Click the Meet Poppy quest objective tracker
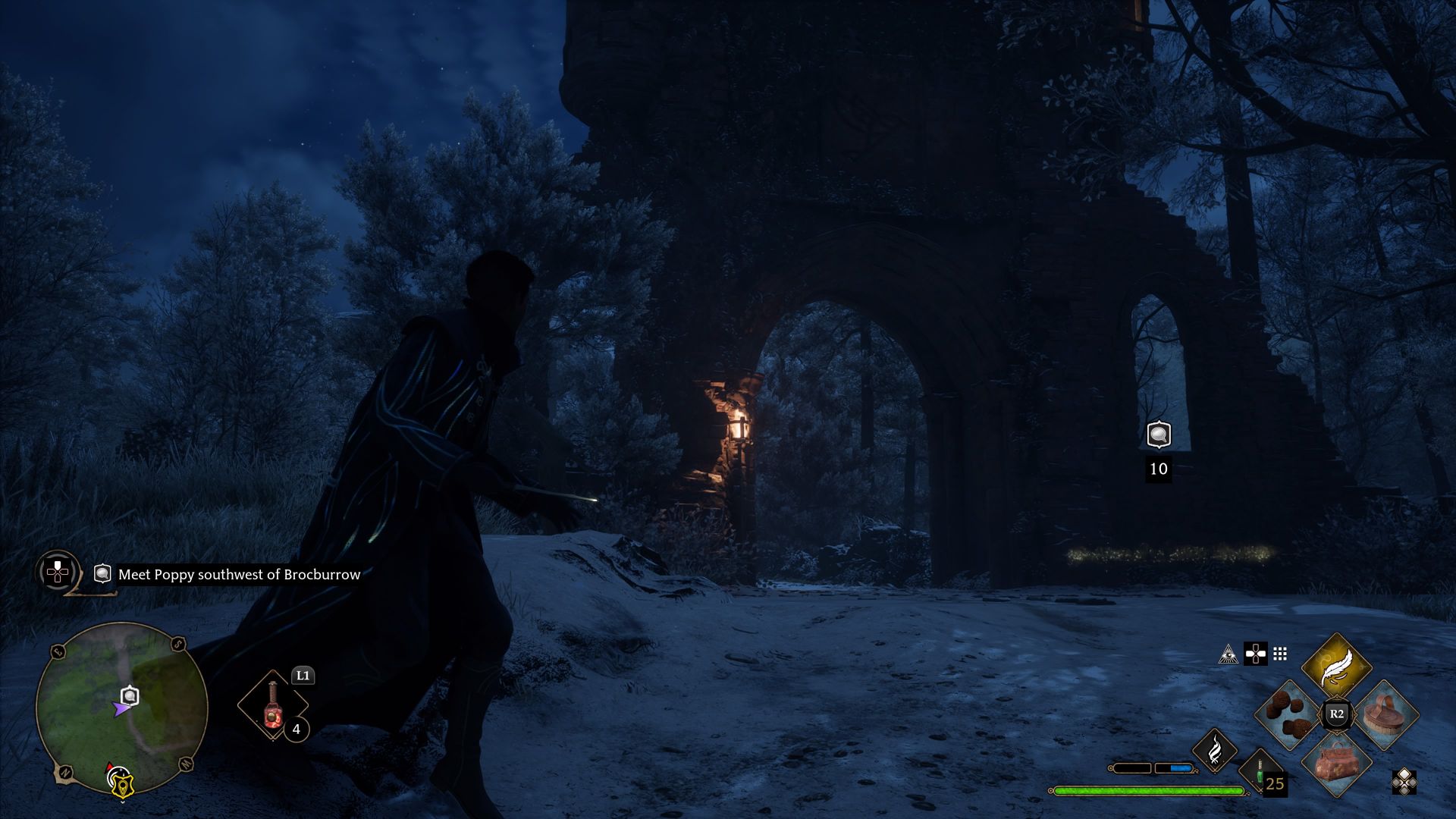Viewport: 1456px width, 819px height. [x=239, y=575]
